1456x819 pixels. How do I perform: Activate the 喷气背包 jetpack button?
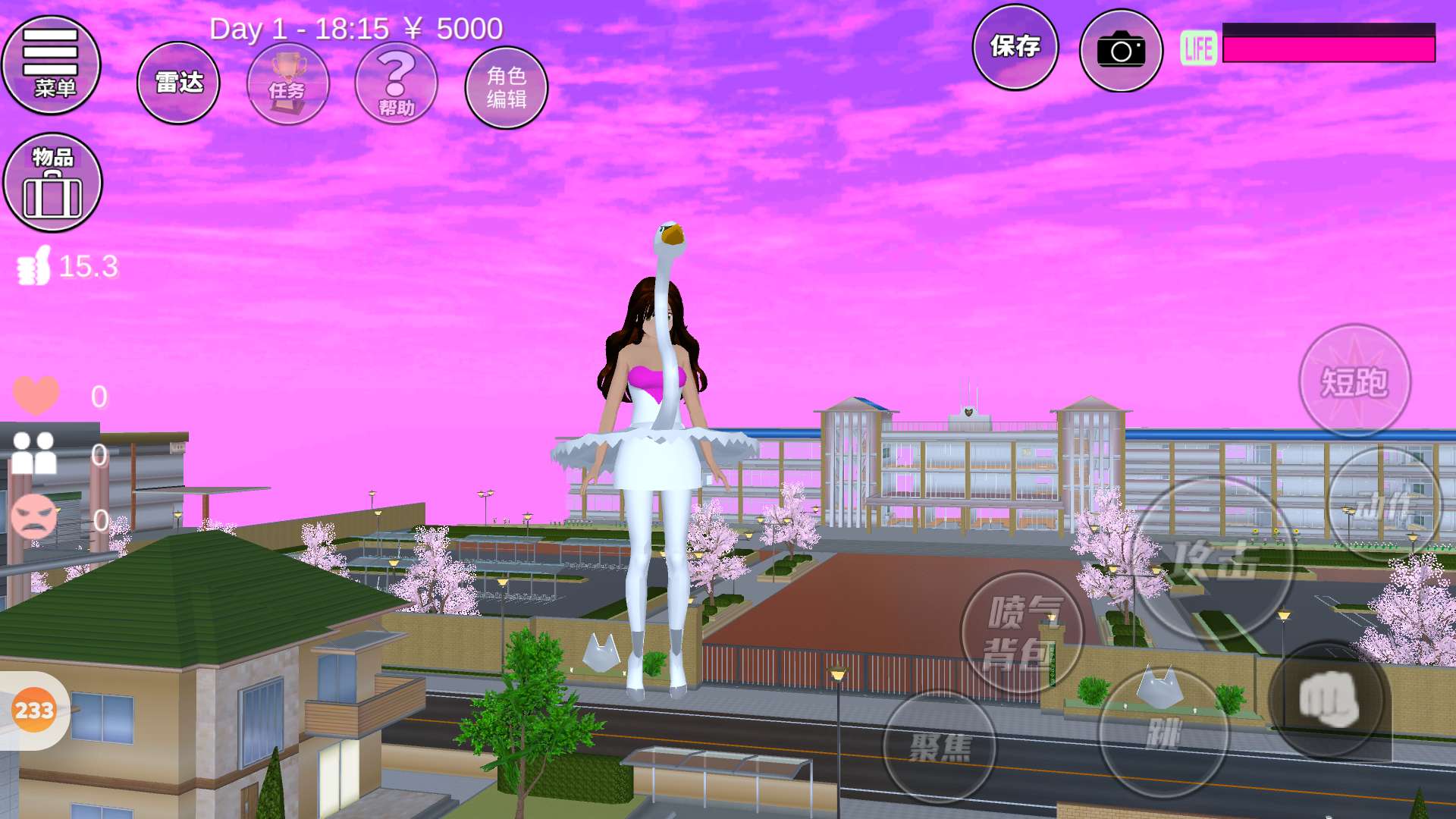1021,632
